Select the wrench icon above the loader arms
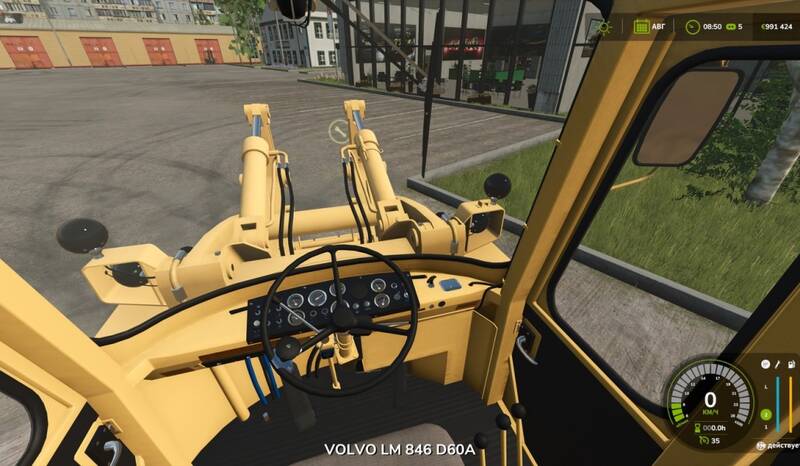 point(338,130)
